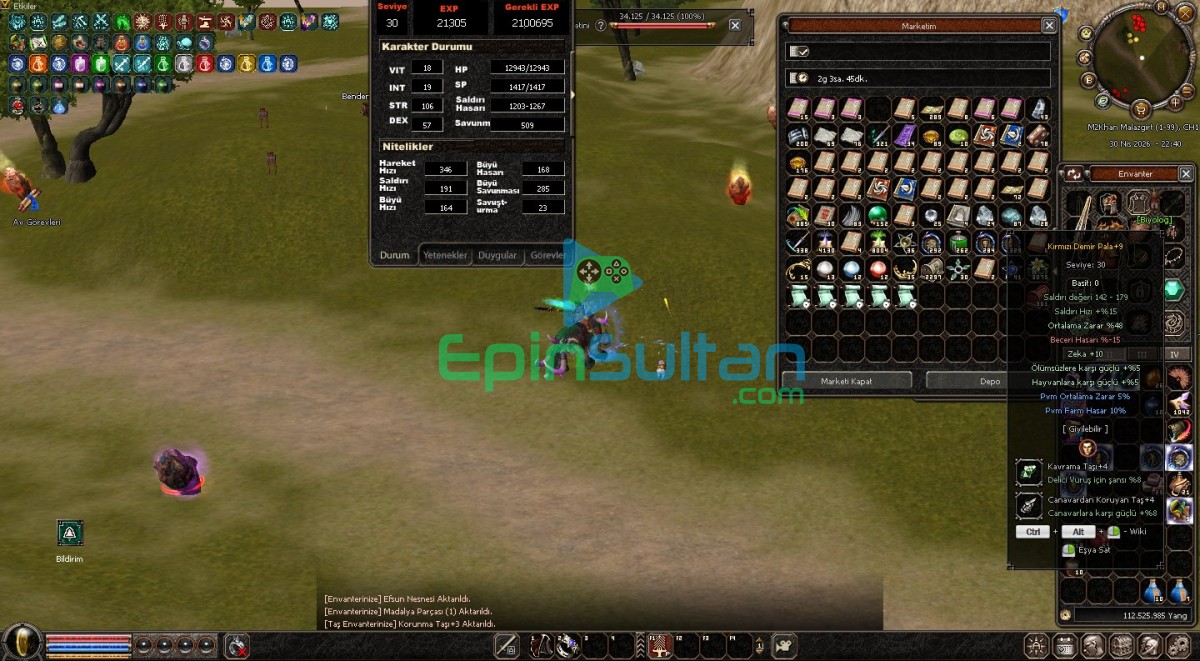The width and height of the screenshot is (1200, 661).
Task: Select the green orb item in market
Action: (x=876, y=214)
